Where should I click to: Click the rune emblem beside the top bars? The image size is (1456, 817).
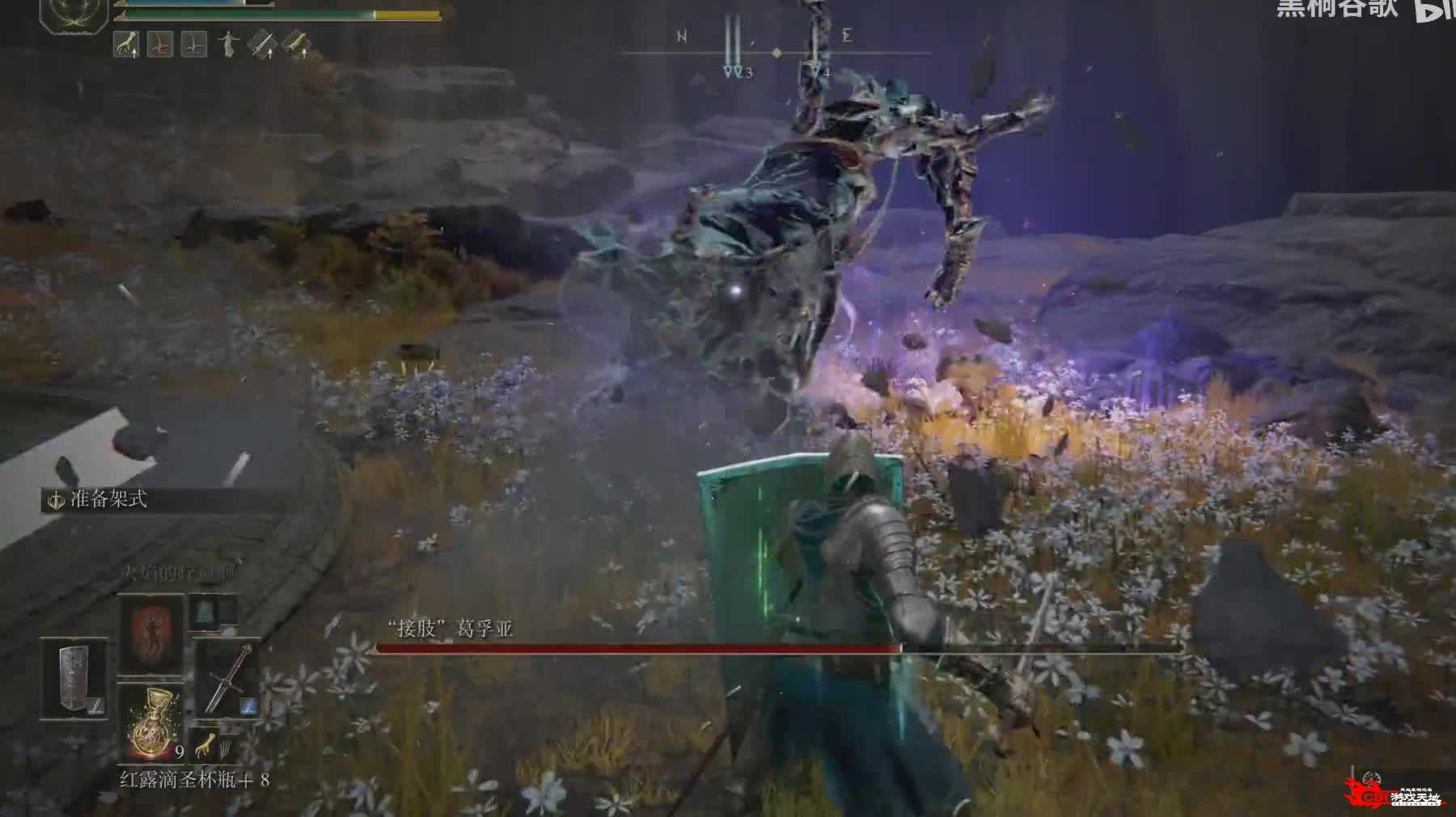74,13
